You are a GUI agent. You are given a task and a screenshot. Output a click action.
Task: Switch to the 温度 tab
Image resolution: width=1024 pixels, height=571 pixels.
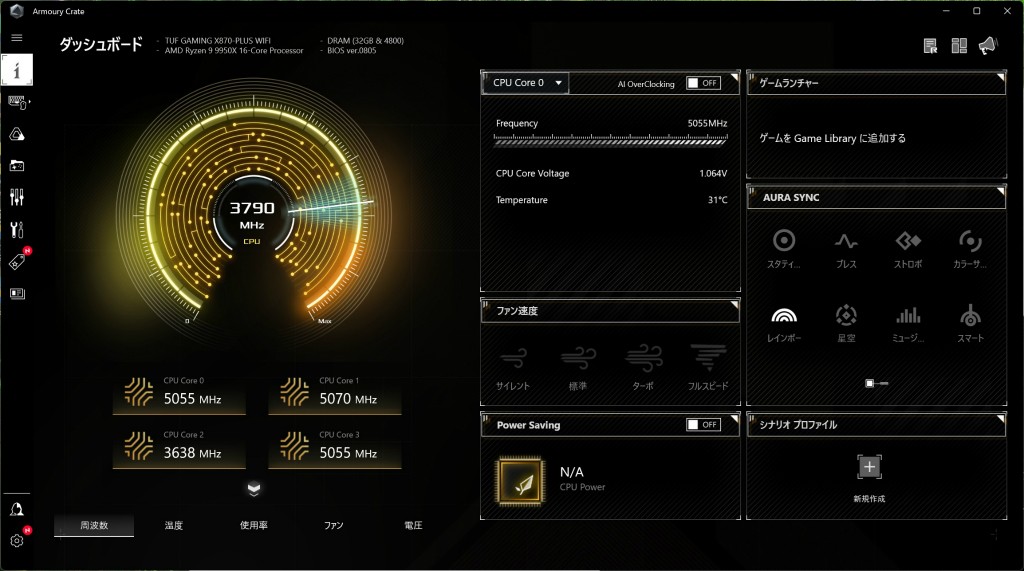pyautogui.click(x=173, y=525)
